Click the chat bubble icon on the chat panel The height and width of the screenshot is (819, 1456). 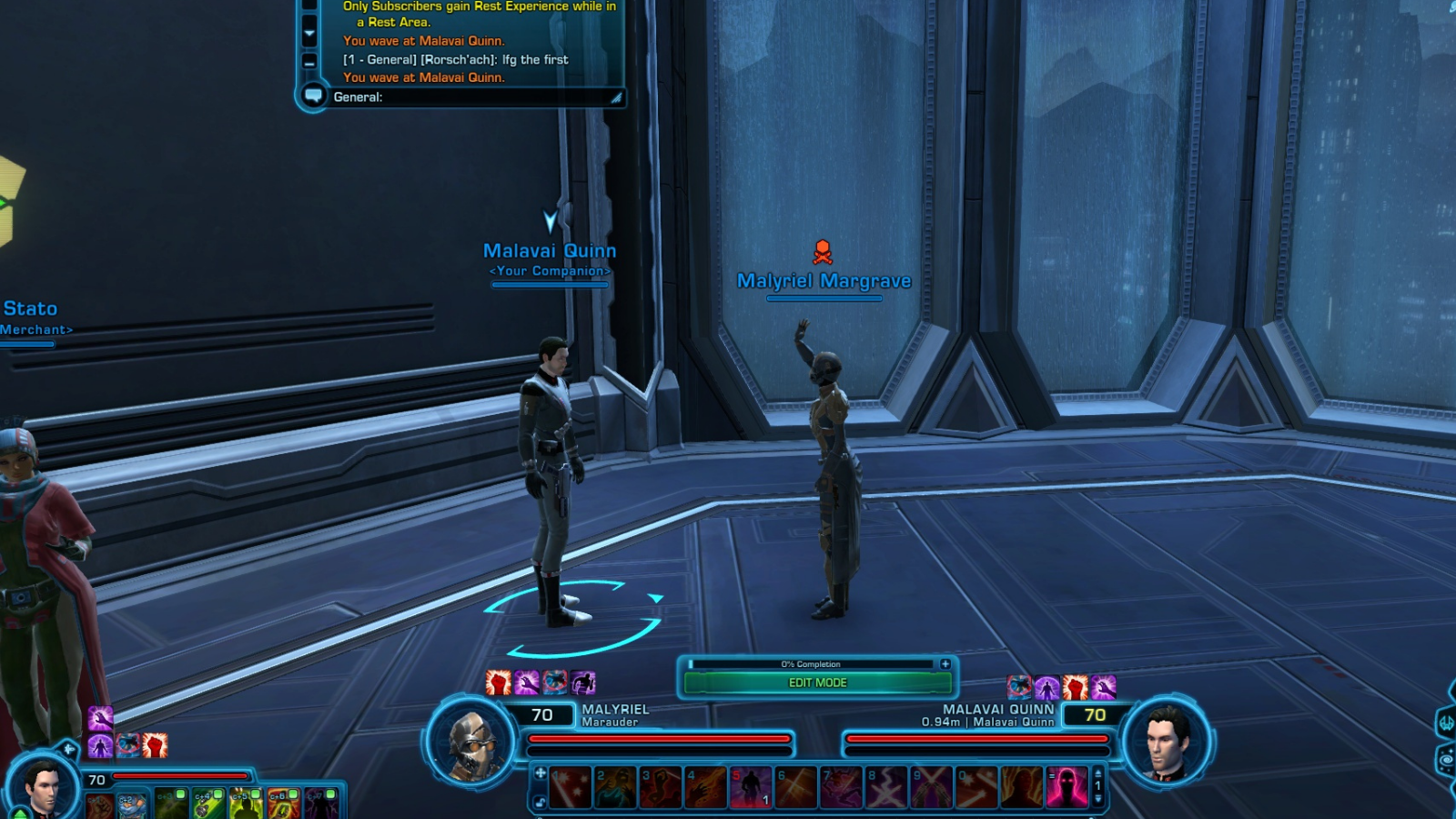314,96
